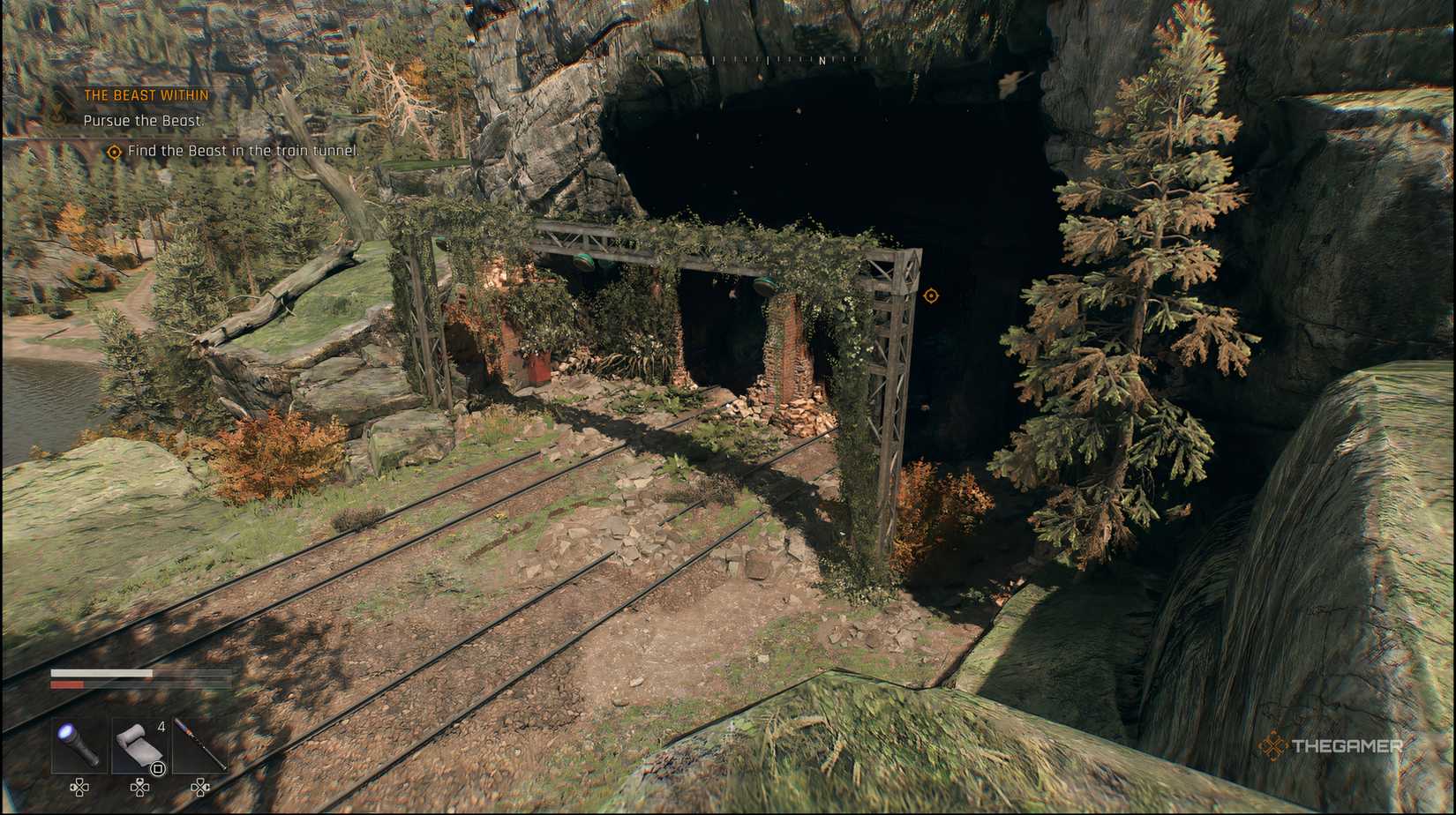
Task: Click the d-pad prompt under the baton
Action: (200, 787)
